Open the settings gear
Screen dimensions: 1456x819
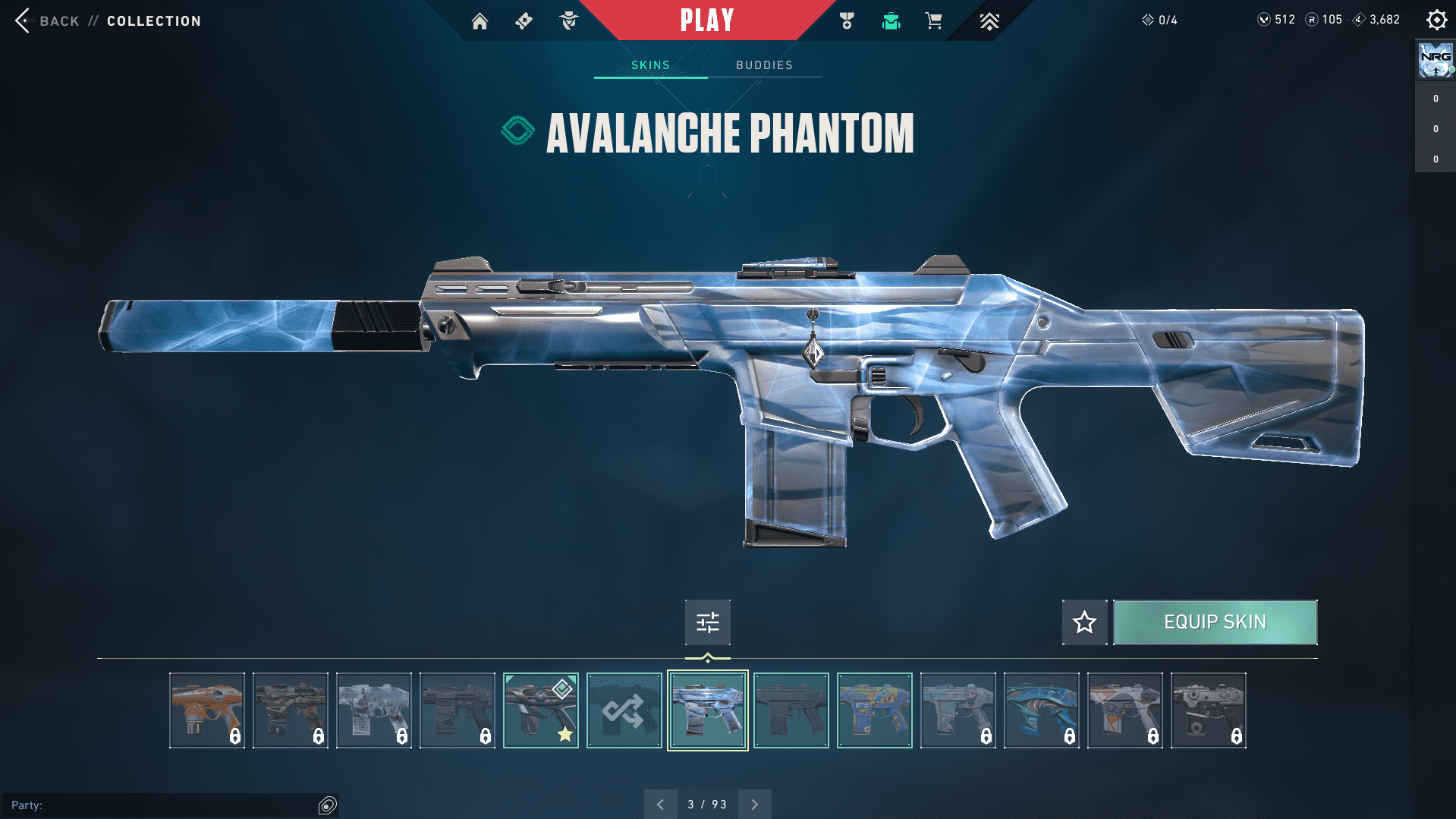pyautogui.click(x=1436, y=20)
